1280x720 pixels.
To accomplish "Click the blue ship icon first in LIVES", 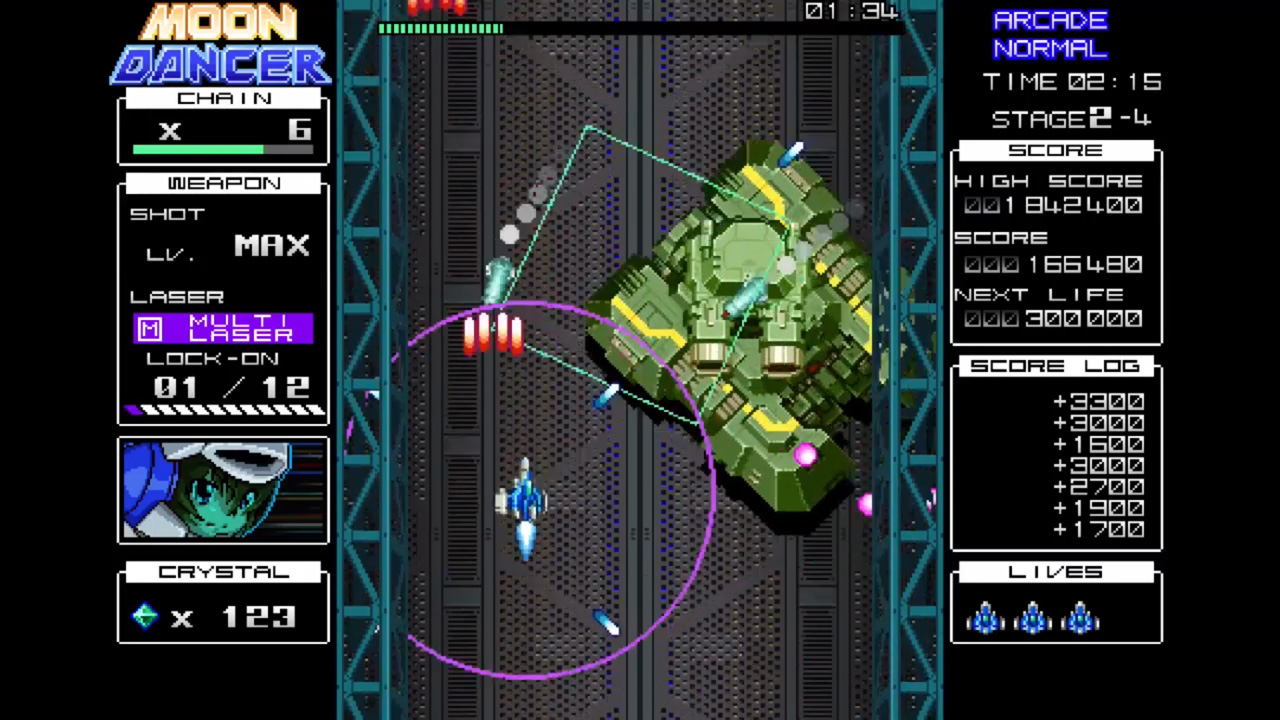I will pyautogui.click(x=985, y=620).
